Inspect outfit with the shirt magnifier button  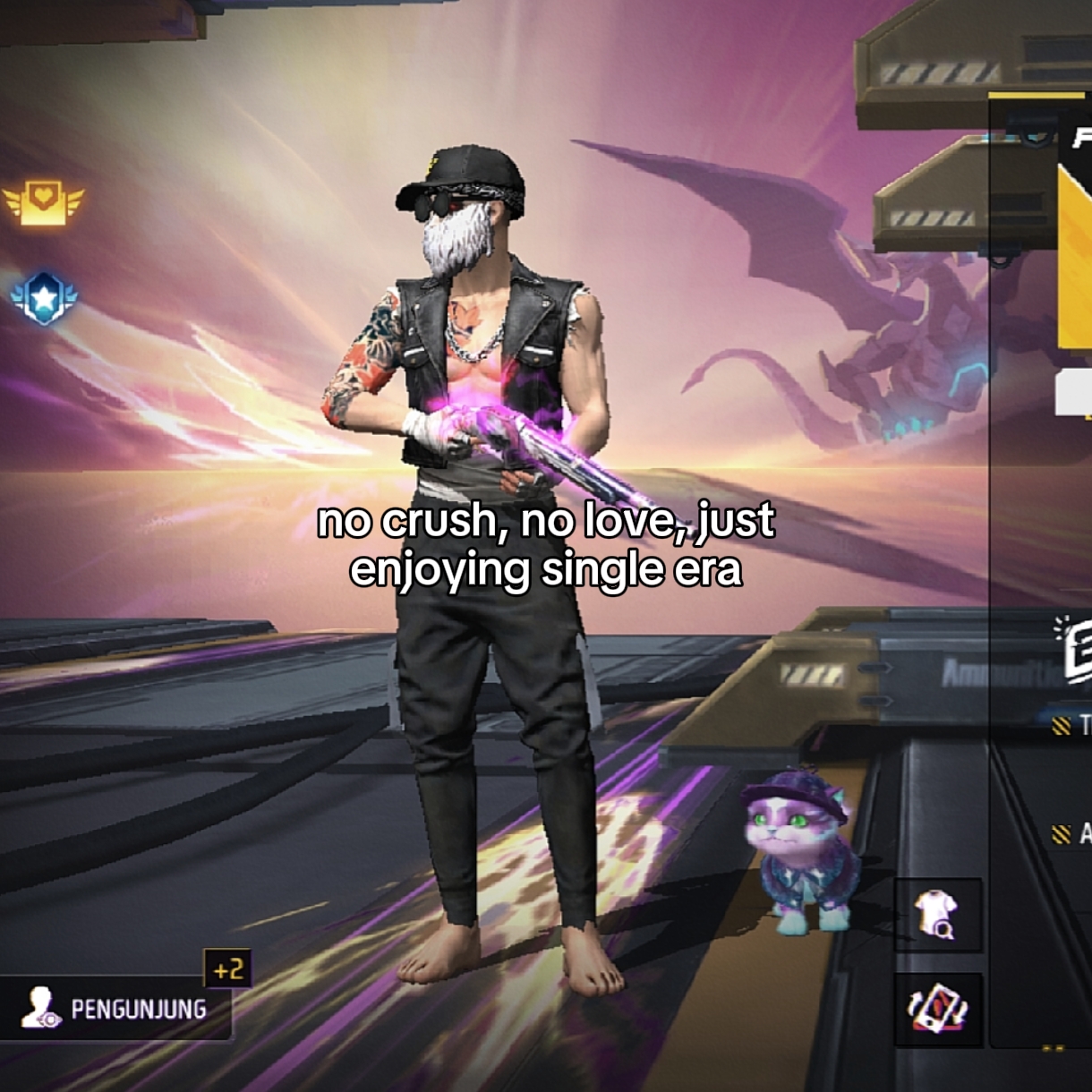pos(937,916)
